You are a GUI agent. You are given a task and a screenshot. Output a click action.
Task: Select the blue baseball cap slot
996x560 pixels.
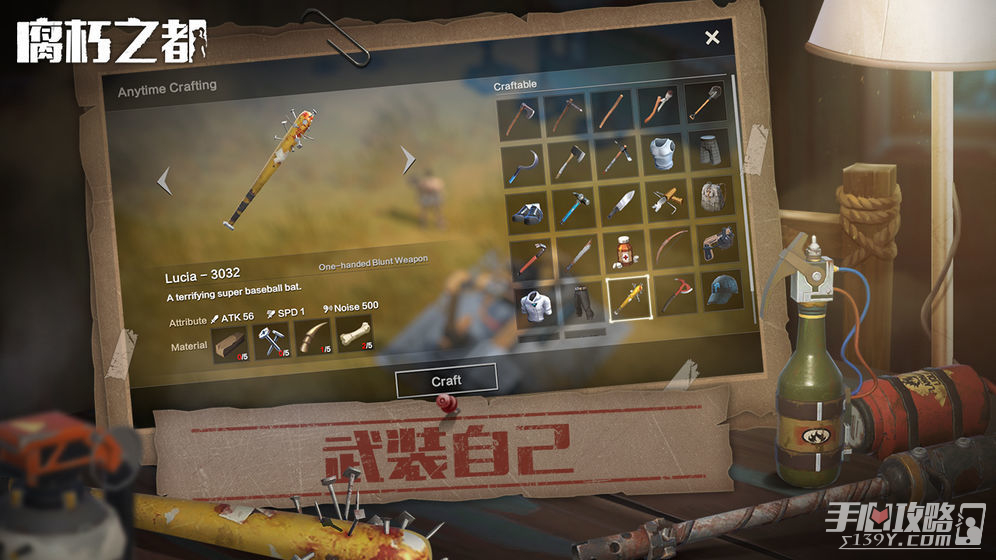click(x=720, y=290)
